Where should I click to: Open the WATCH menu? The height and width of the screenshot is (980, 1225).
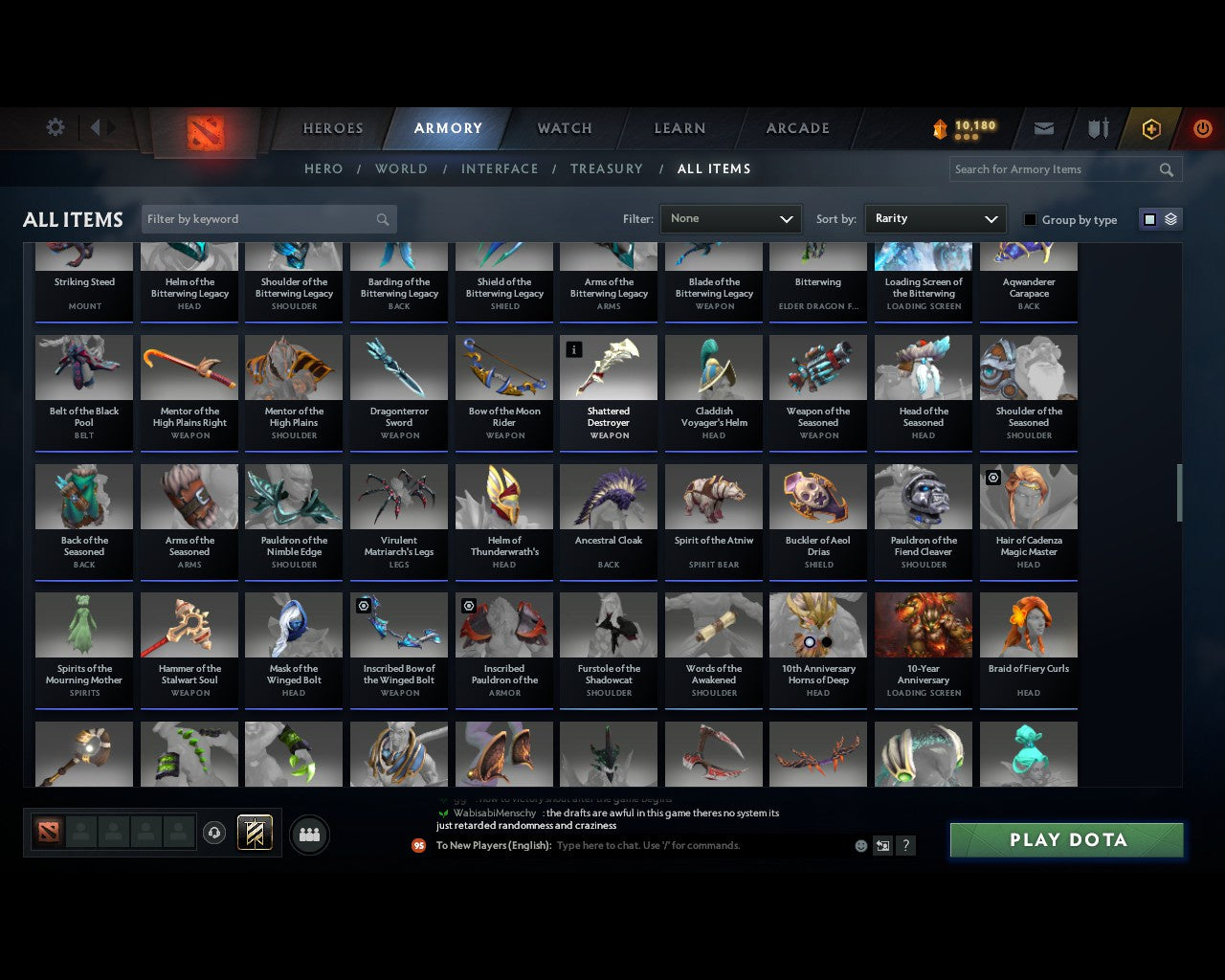(564, 127)
